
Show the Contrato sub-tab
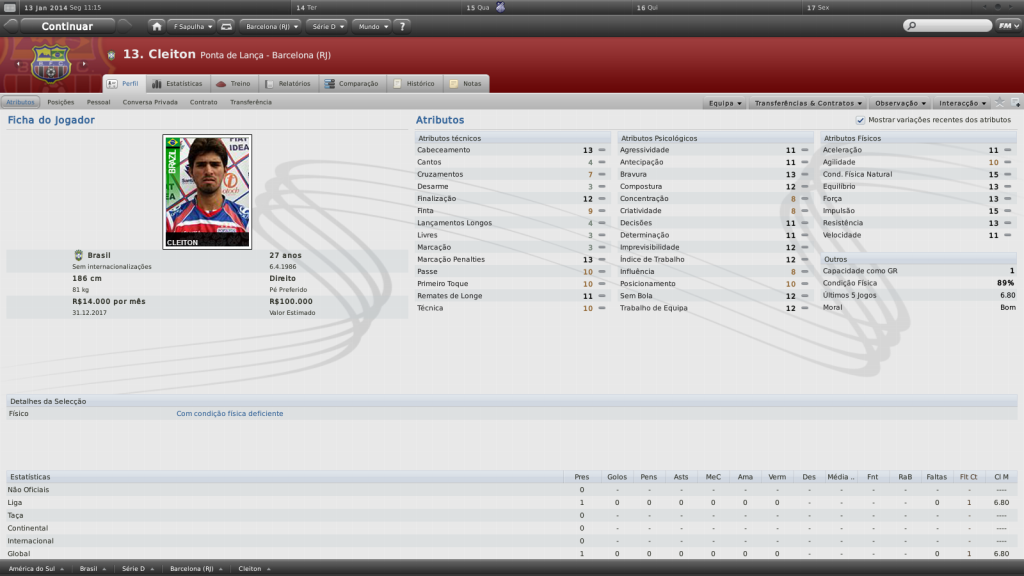(x=203, y=102)
